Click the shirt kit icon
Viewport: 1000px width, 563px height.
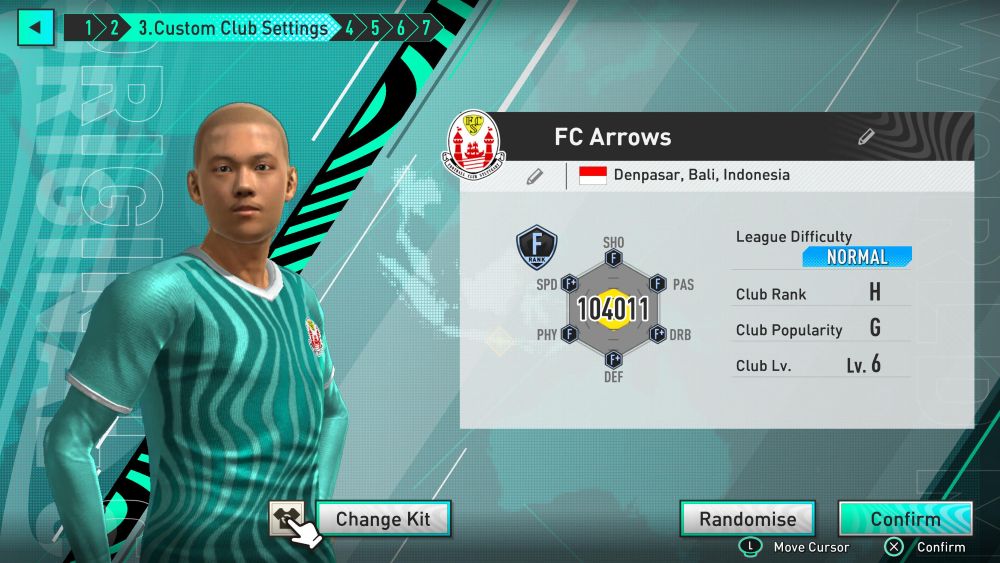click(287, 518)
